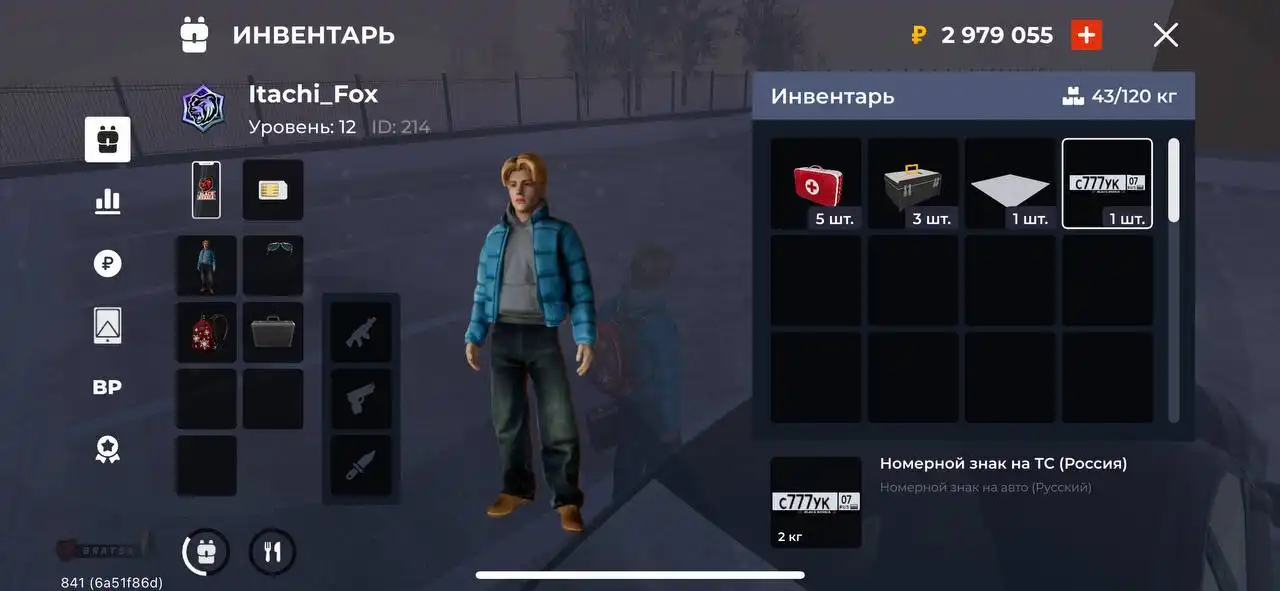The image size is (1280, 591).
Task: Open the award ribbon achievements tab
Action: click(x=107, y=449)
